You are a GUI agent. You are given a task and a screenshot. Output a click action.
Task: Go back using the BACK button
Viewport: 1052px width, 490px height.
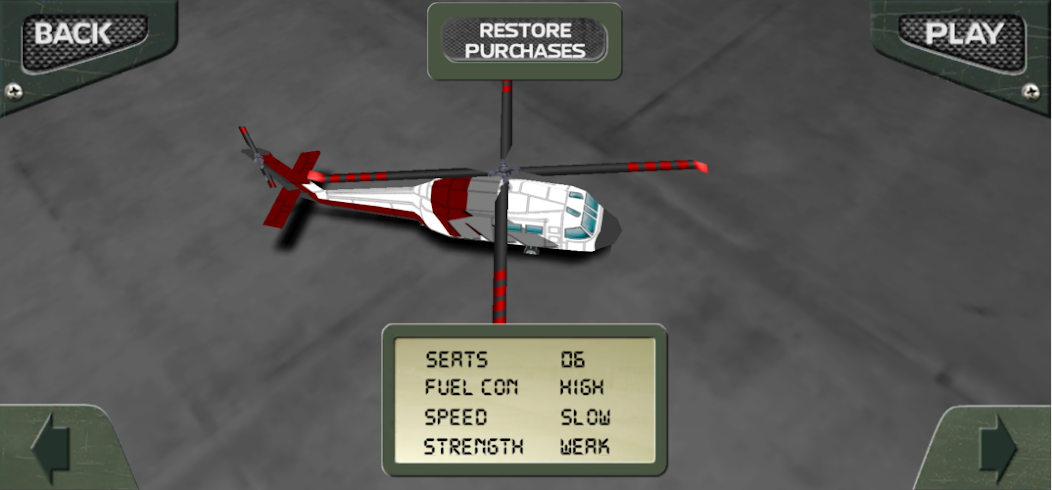pos(75,36)
